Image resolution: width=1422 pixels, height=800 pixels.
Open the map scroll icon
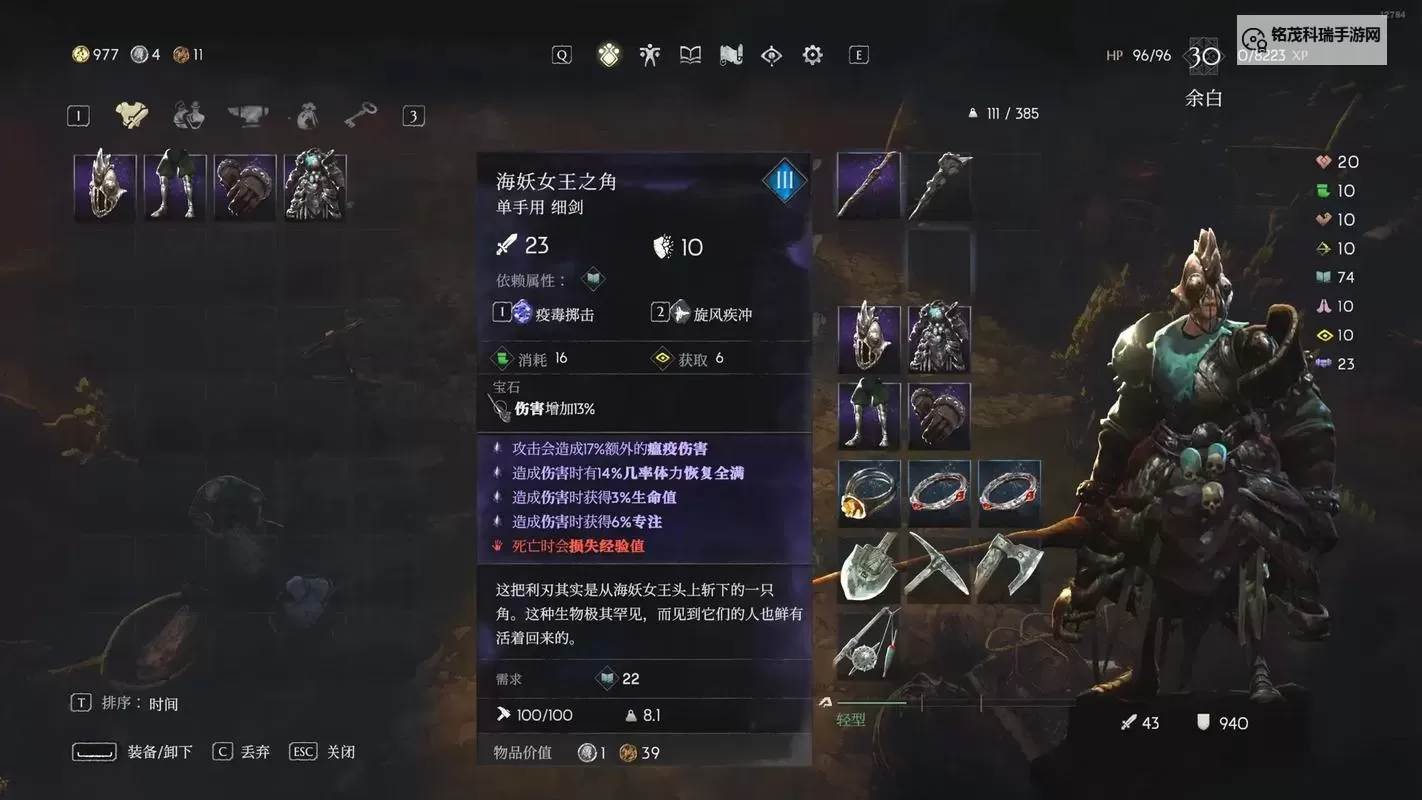pos(731,55)
